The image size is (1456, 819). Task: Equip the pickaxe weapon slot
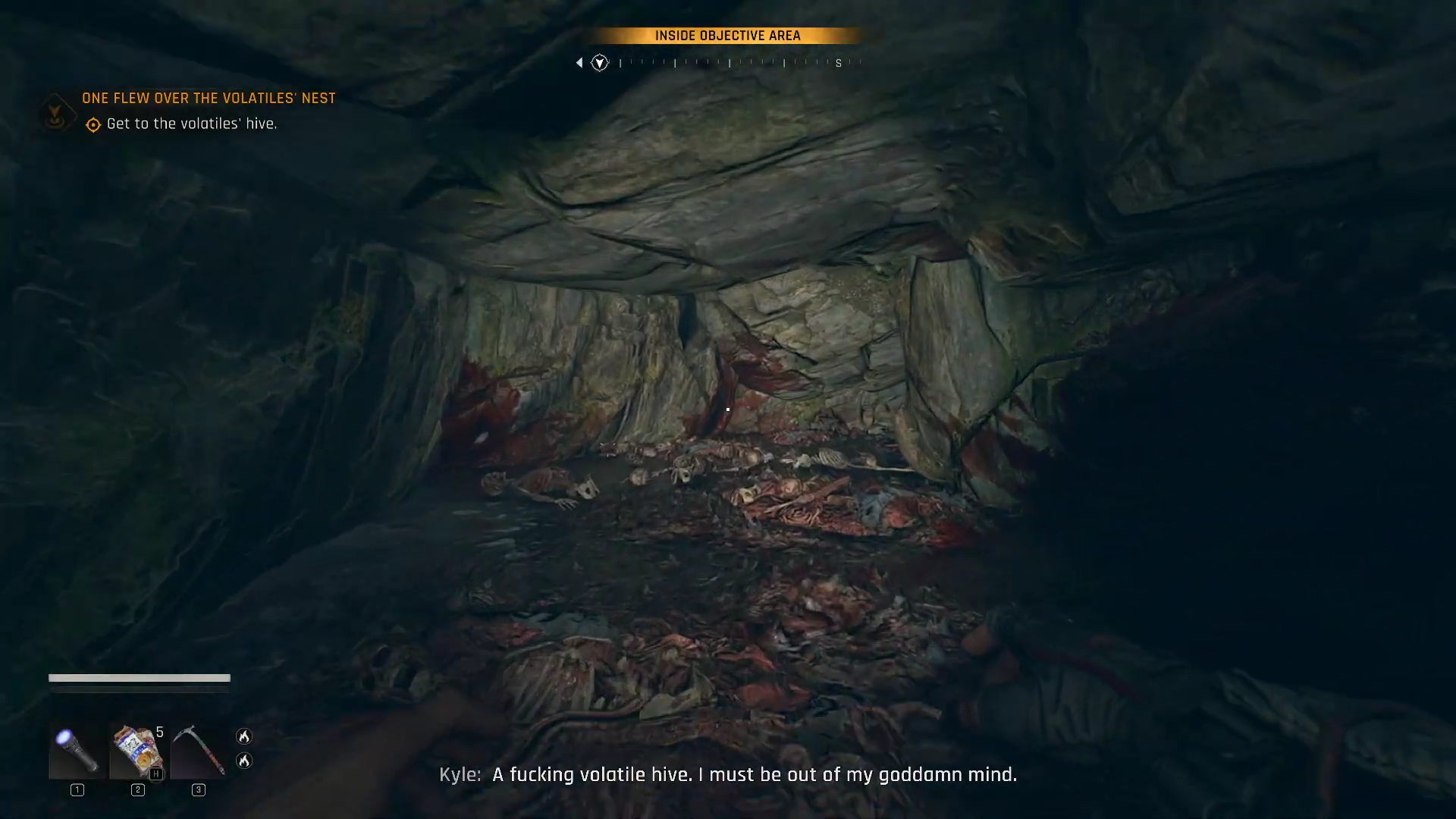[x=198, y=750]
